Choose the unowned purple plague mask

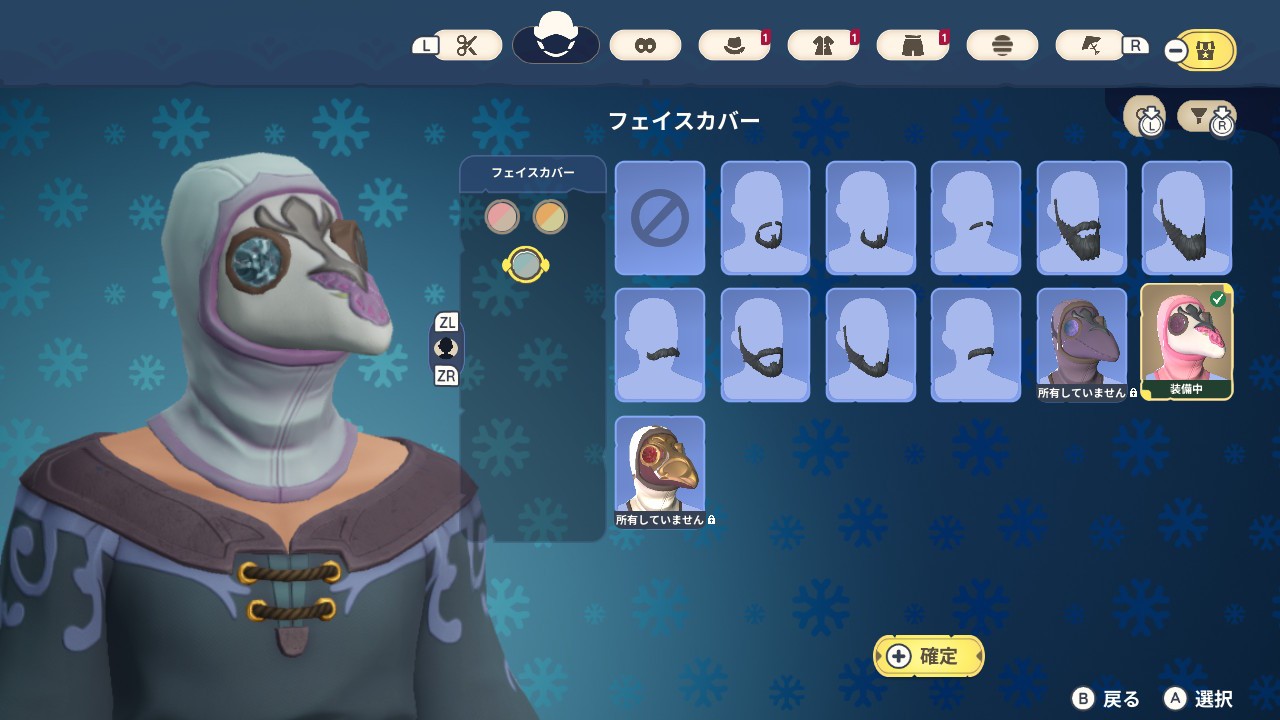click(1082, 344)
